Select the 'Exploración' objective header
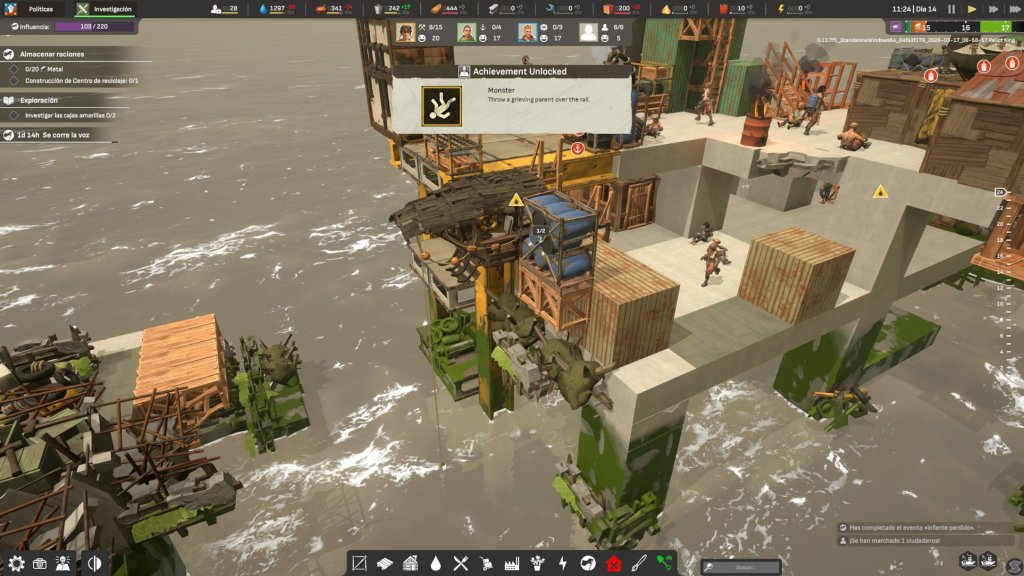 (39, 100)
